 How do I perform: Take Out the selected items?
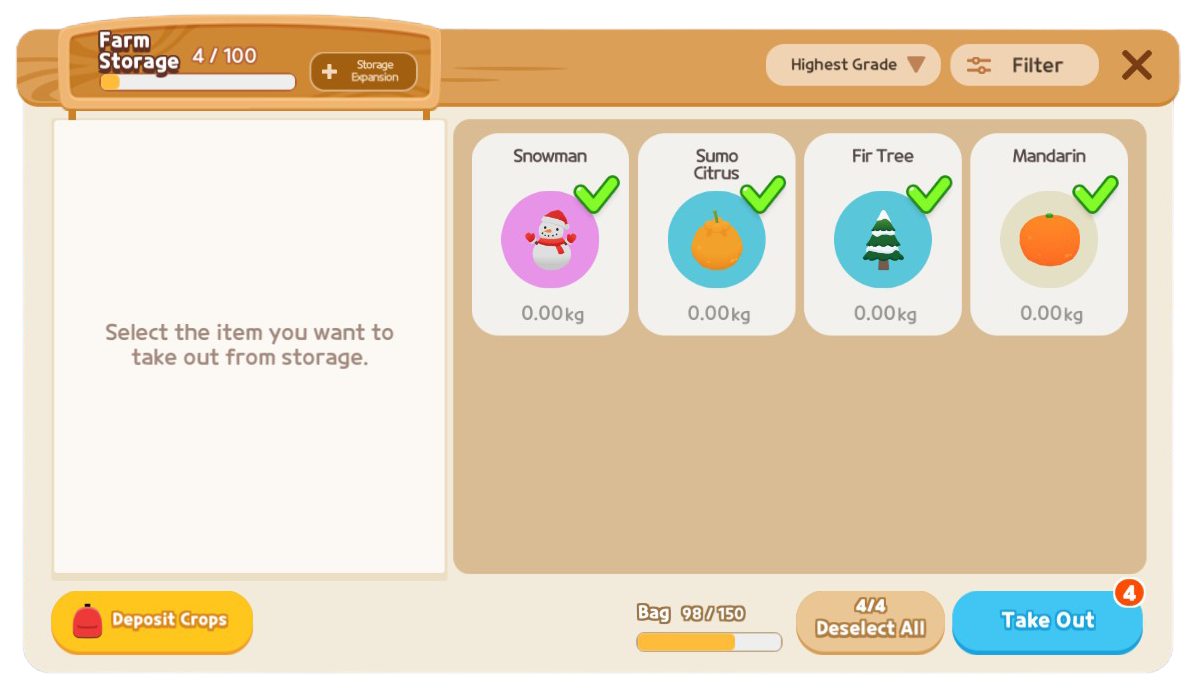click(x=1047, y=620)
